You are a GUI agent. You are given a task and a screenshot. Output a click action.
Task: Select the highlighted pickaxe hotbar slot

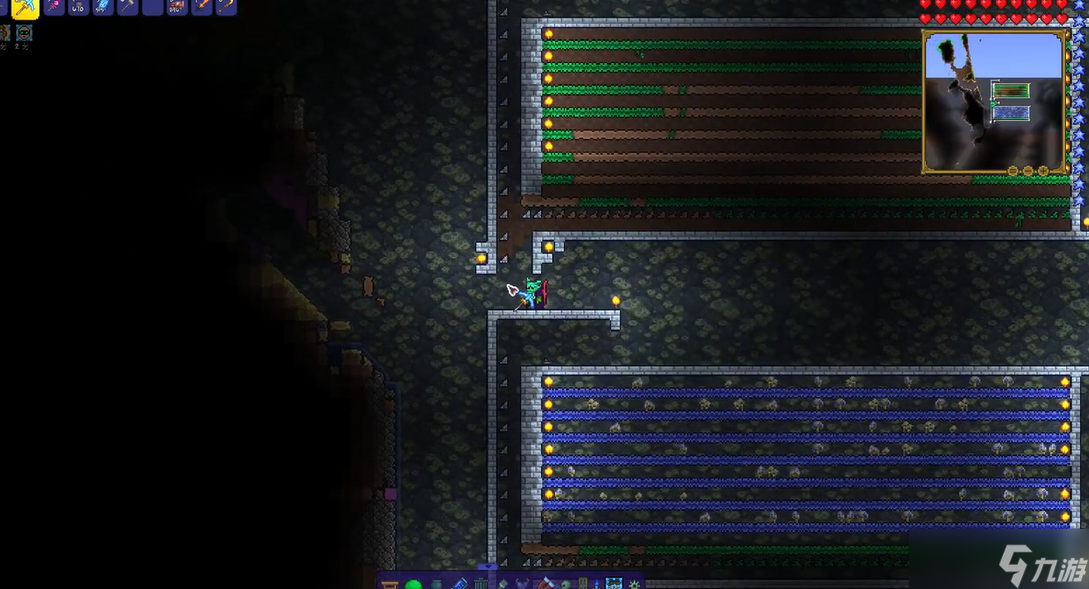point(25,7)
